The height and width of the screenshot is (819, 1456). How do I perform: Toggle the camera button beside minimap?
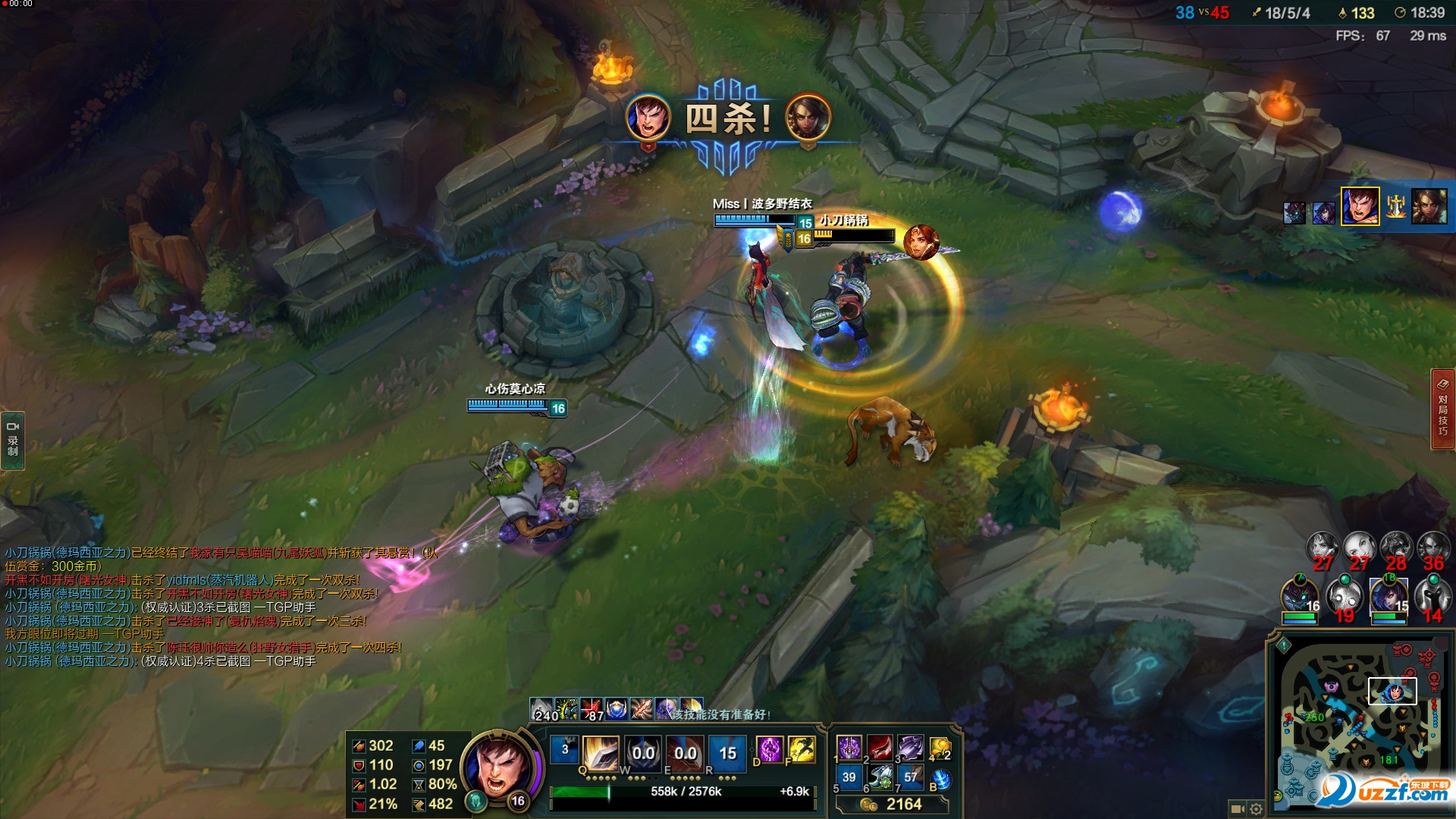point(1237,809)
